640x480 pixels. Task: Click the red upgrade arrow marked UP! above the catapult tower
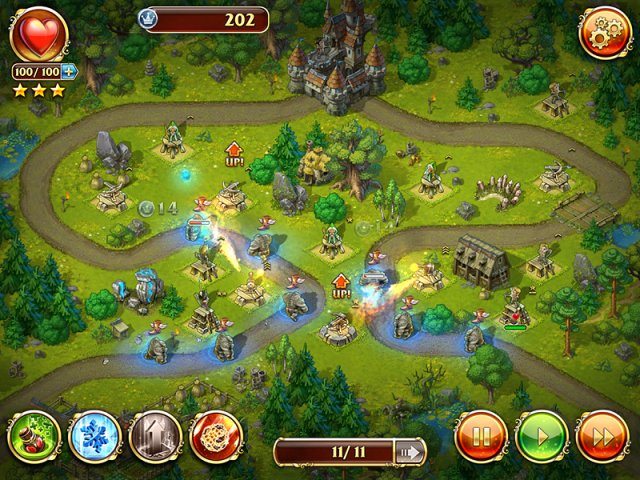click(x=341, y=285)
